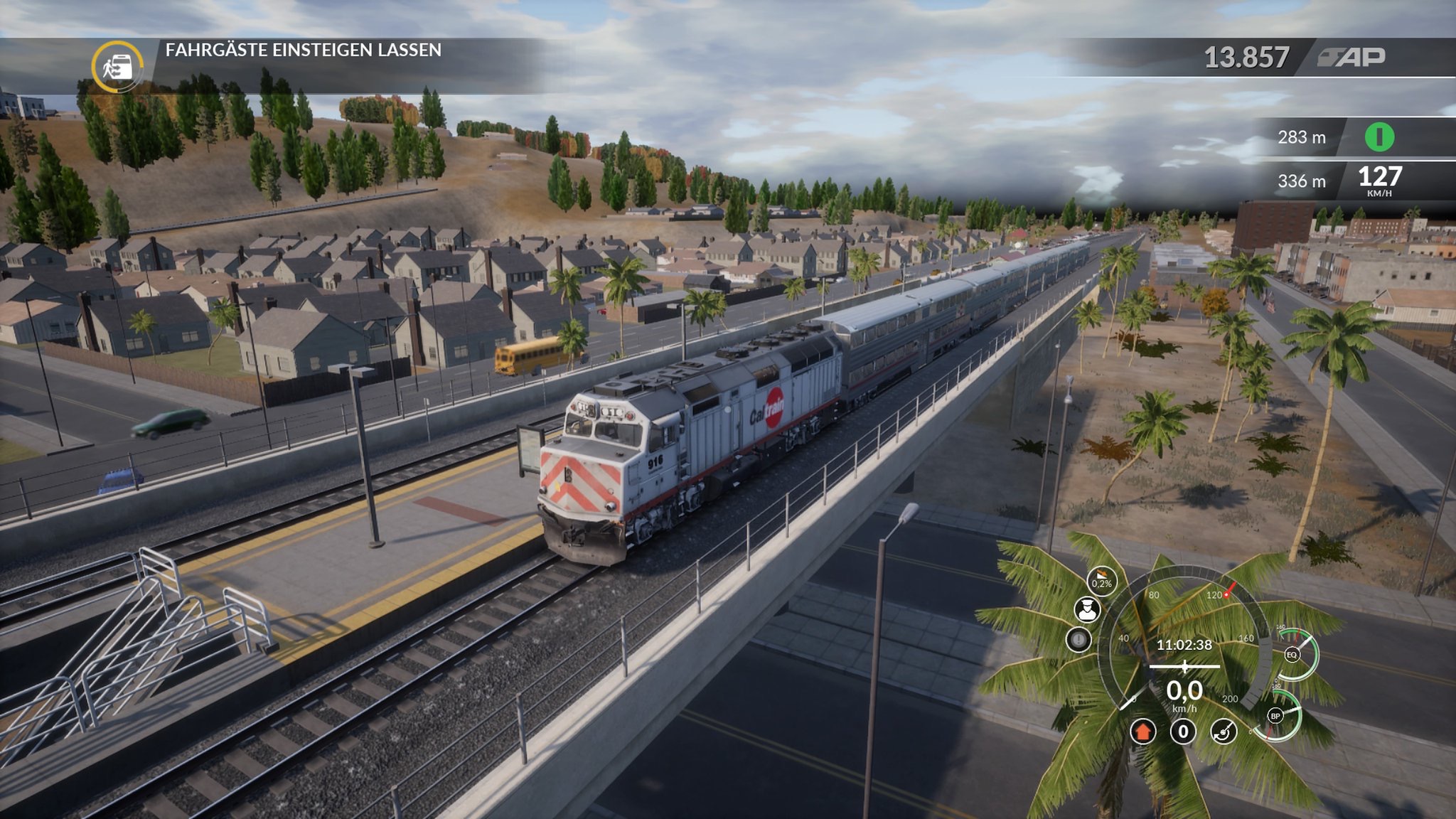Screen dimensions: 1456x819
Task: Click the circled zero throttle indicator
Action: (1183, 731)
